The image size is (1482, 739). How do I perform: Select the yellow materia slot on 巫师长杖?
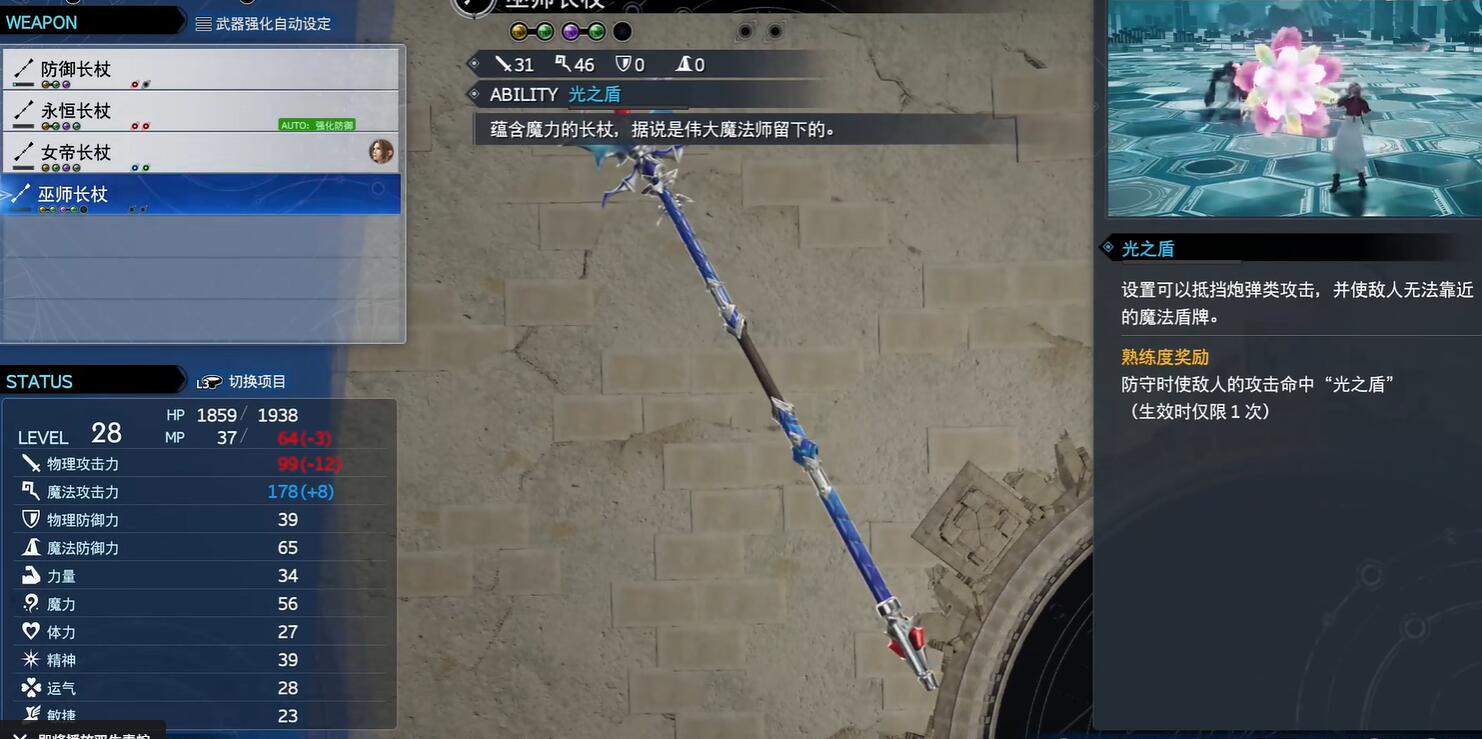[x=518, y=31]
